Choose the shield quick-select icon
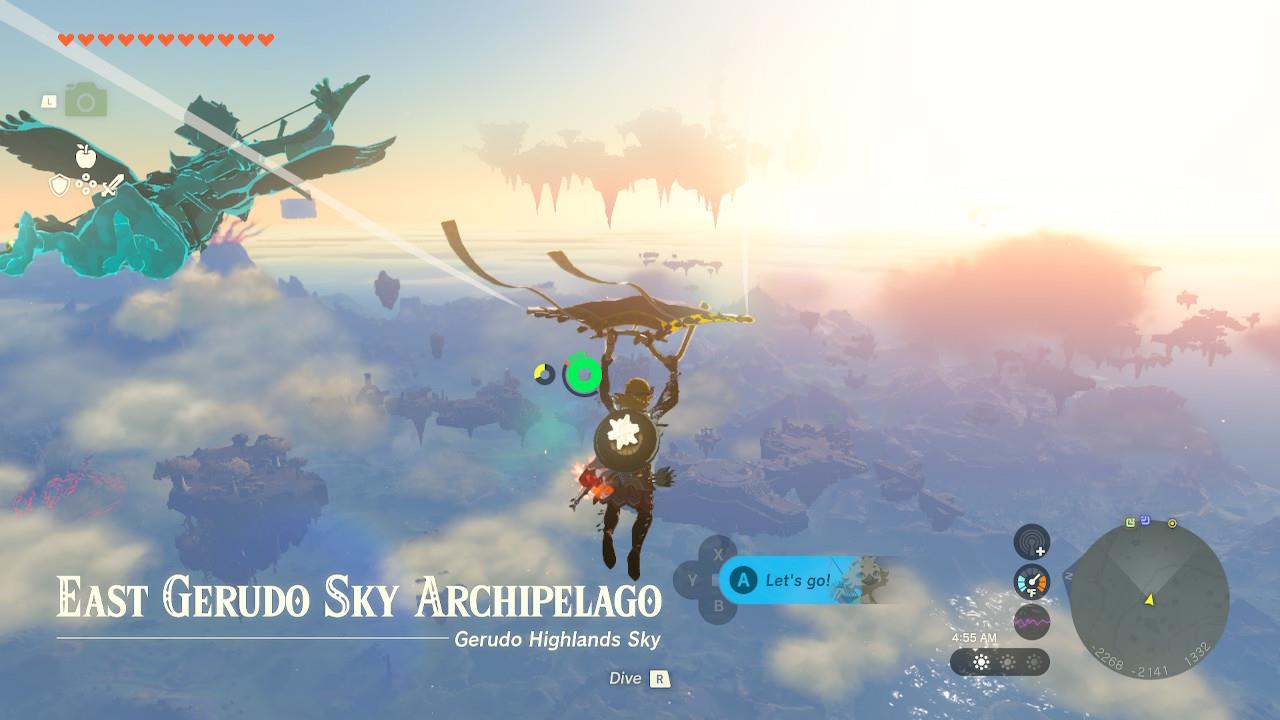The width and height of the screenshot is (1280, 720). 60,185
